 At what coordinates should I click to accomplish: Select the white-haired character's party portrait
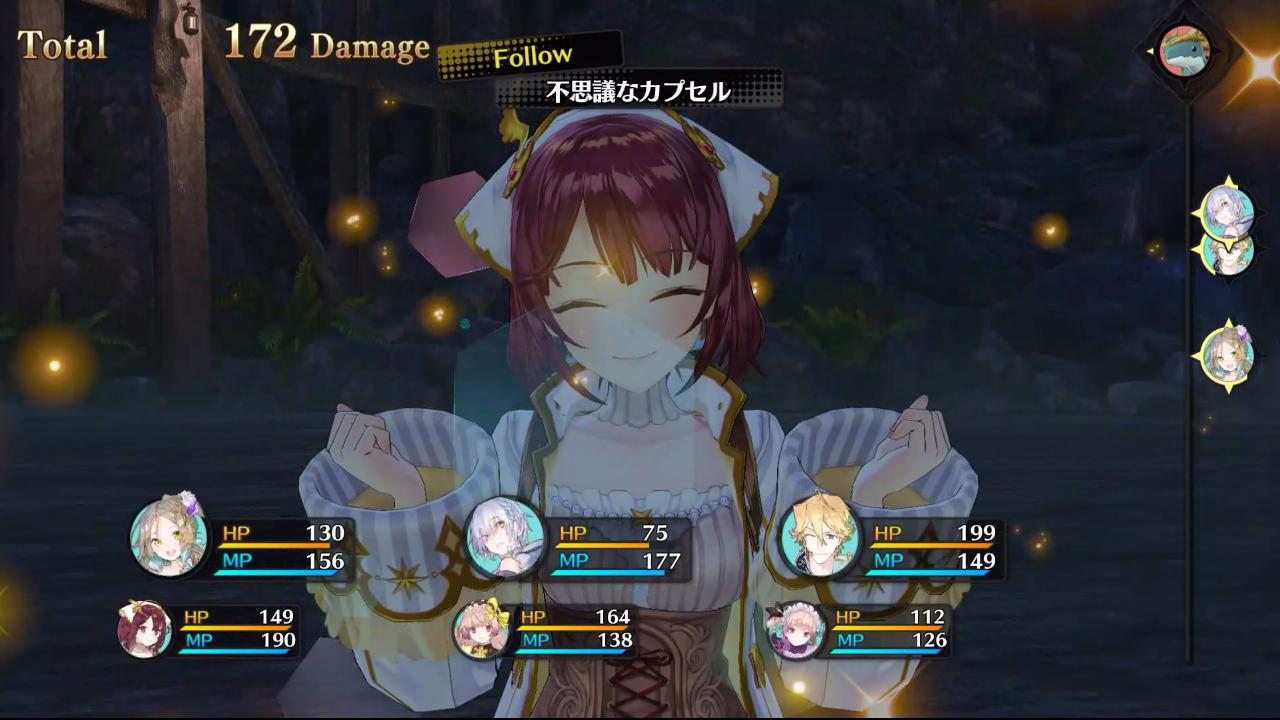pos(506,538)
